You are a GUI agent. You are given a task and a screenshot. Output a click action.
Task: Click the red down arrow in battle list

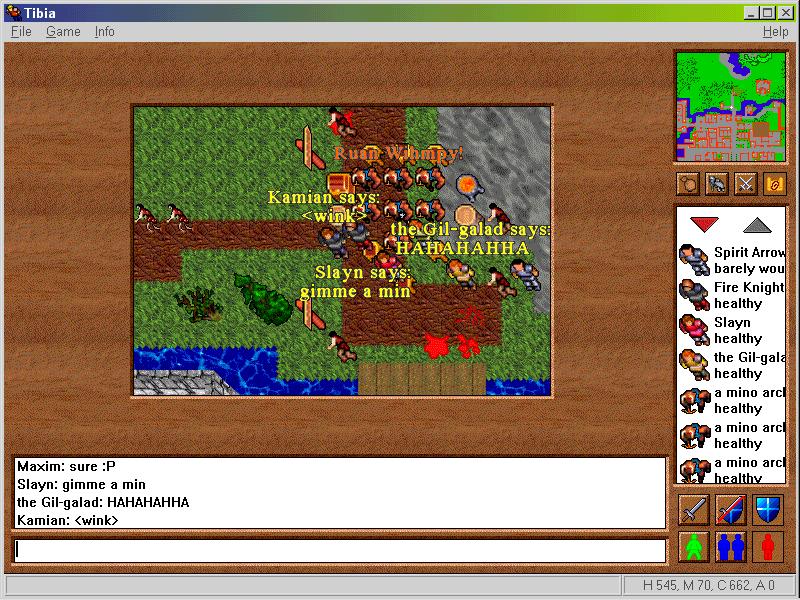coord(704,224)
